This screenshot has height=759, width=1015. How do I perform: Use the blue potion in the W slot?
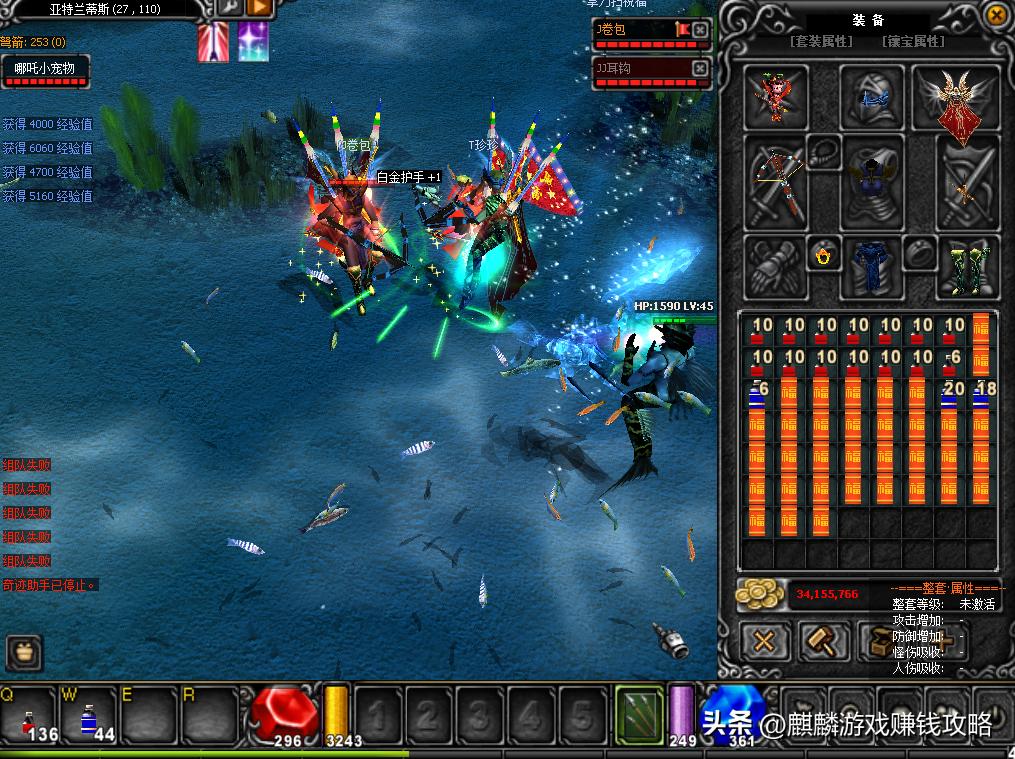(x=90, y=714)
